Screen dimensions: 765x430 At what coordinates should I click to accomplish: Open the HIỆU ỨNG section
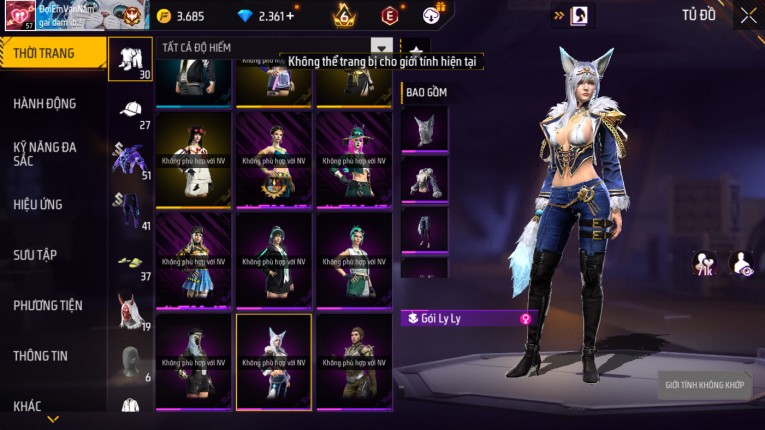coord(38,204)
